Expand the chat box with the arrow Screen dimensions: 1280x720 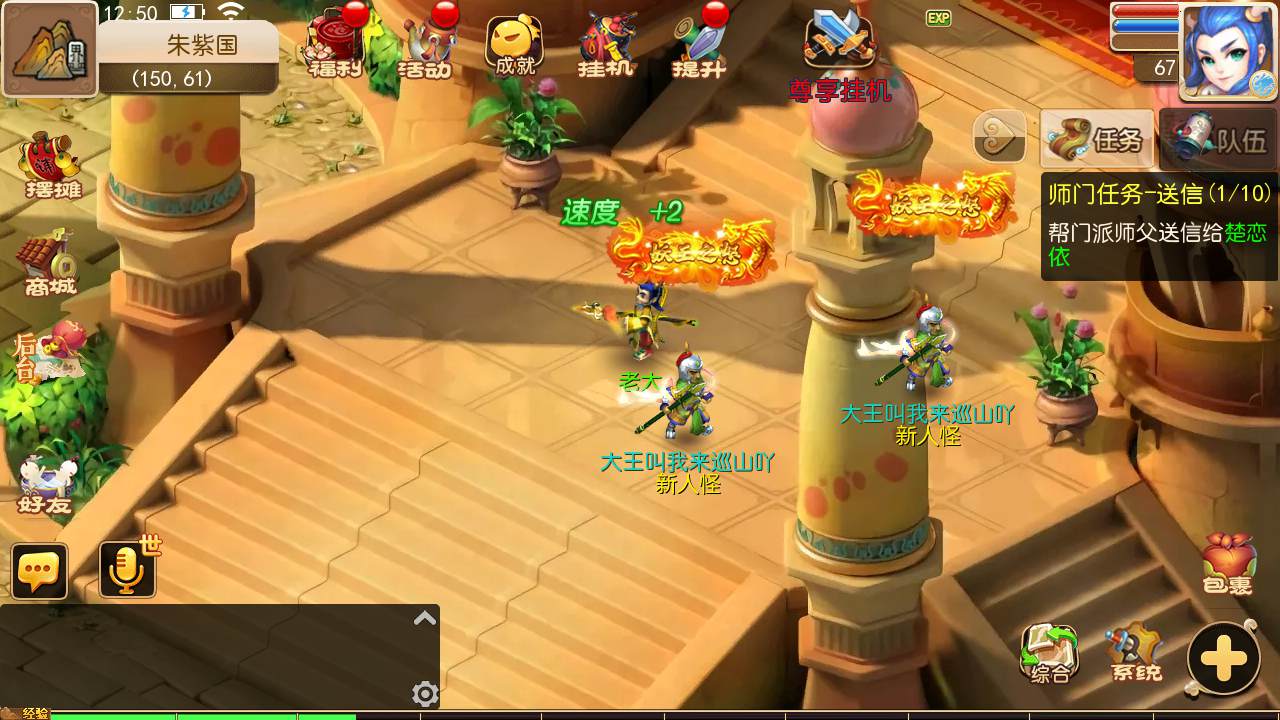coord(425,619)
